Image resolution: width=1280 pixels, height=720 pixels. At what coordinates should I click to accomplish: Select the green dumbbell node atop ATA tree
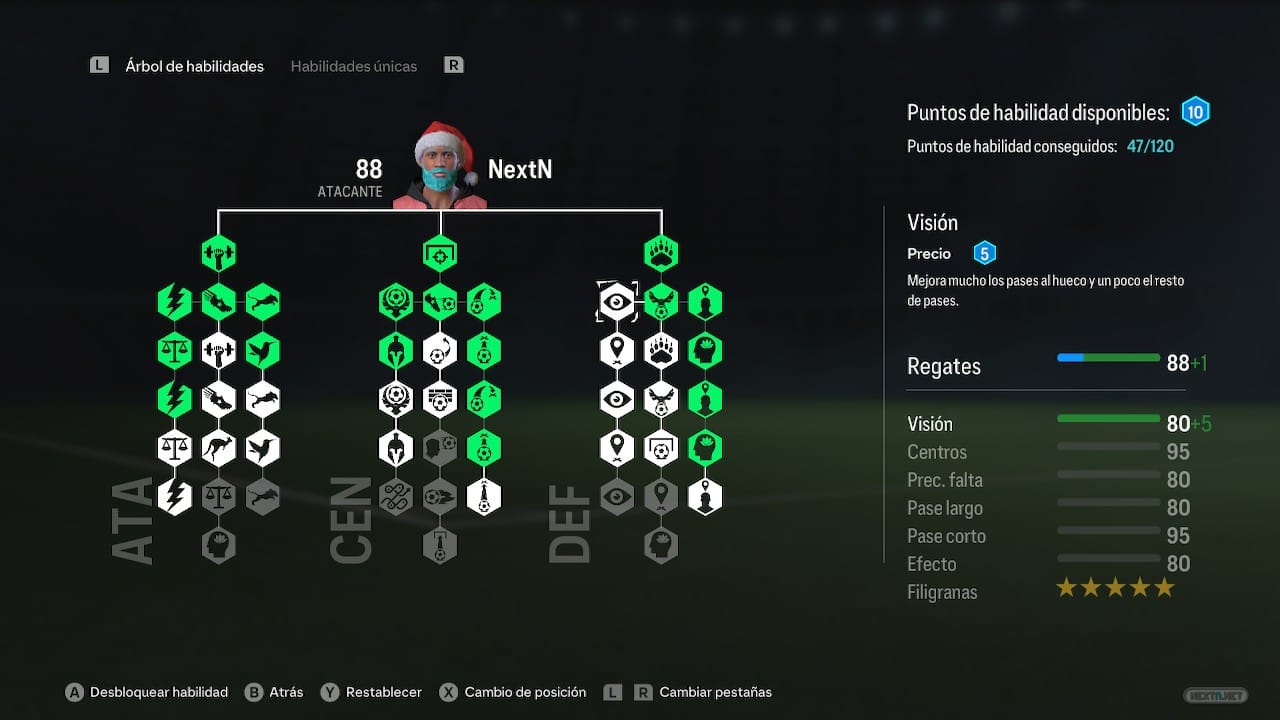[x=218, y=254]
